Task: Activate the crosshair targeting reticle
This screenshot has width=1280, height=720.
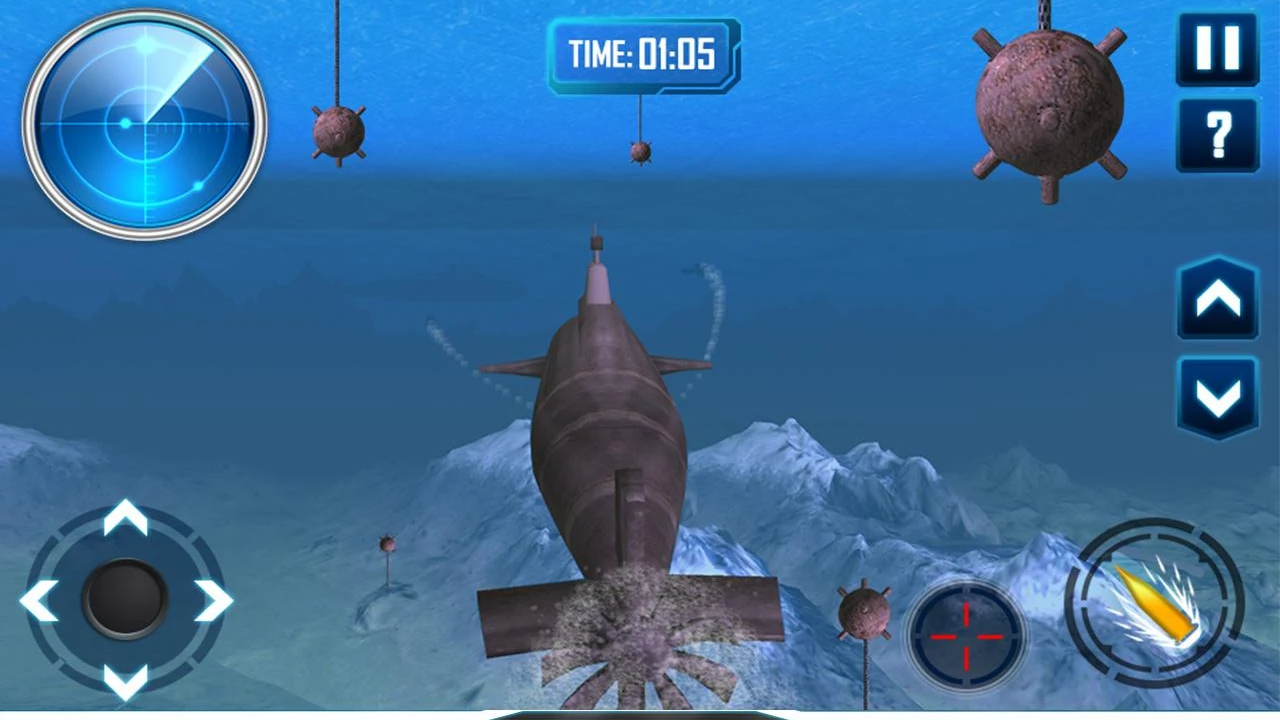Action: [965, 637]
